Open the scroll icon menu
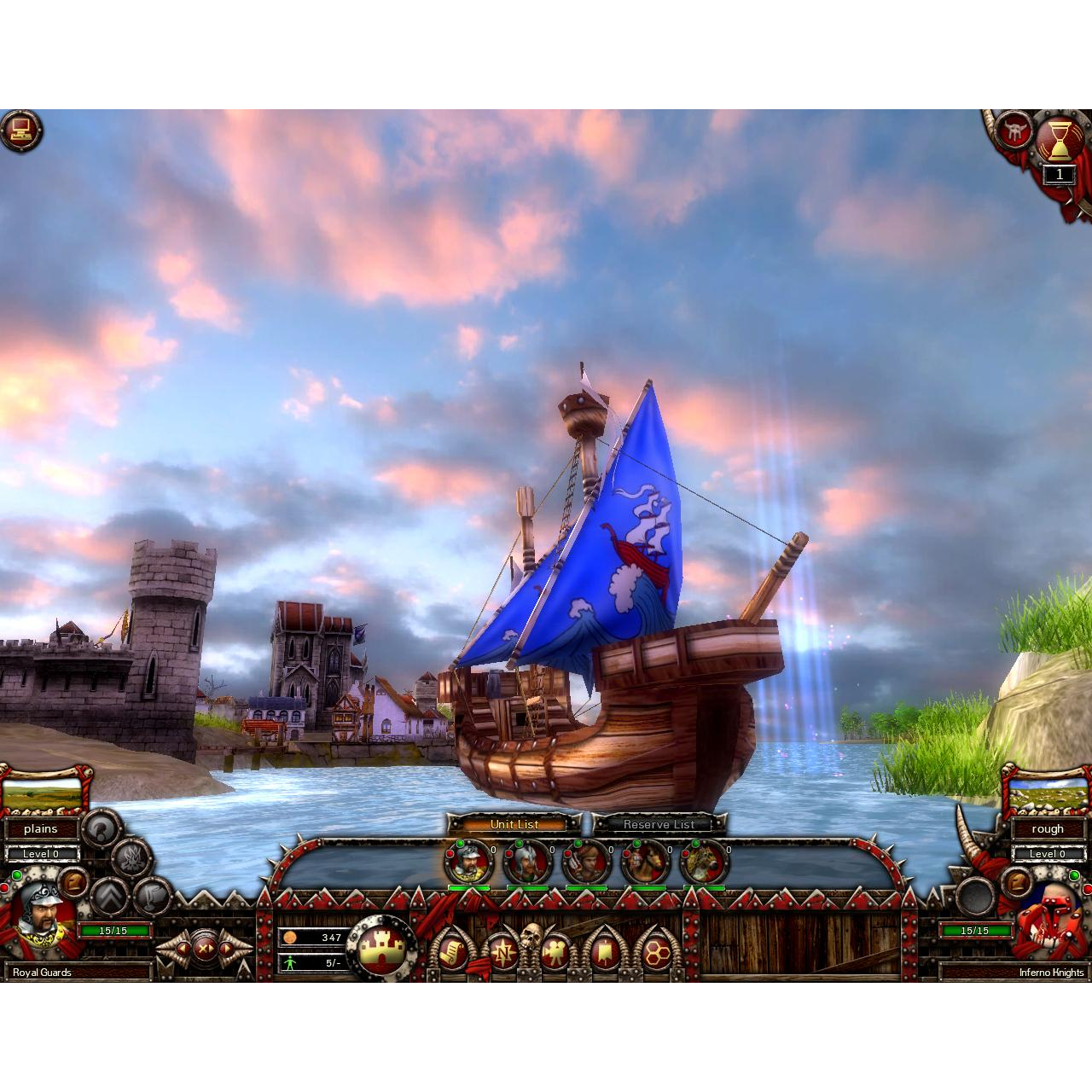 pyautogui.click(x=452, y=950)
